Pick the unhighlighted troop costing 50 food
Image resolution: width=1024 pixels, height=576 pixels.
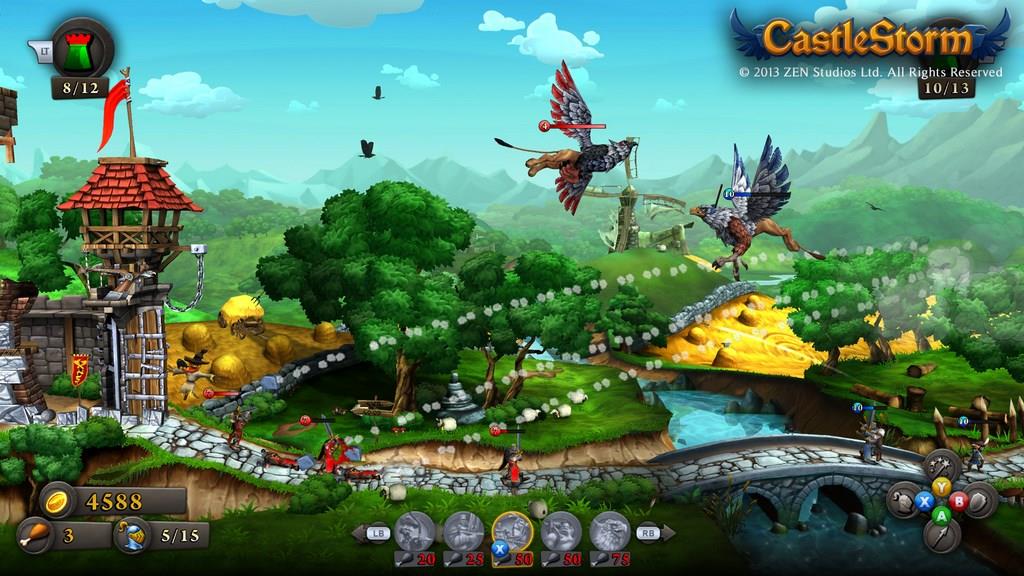(561, 531)
